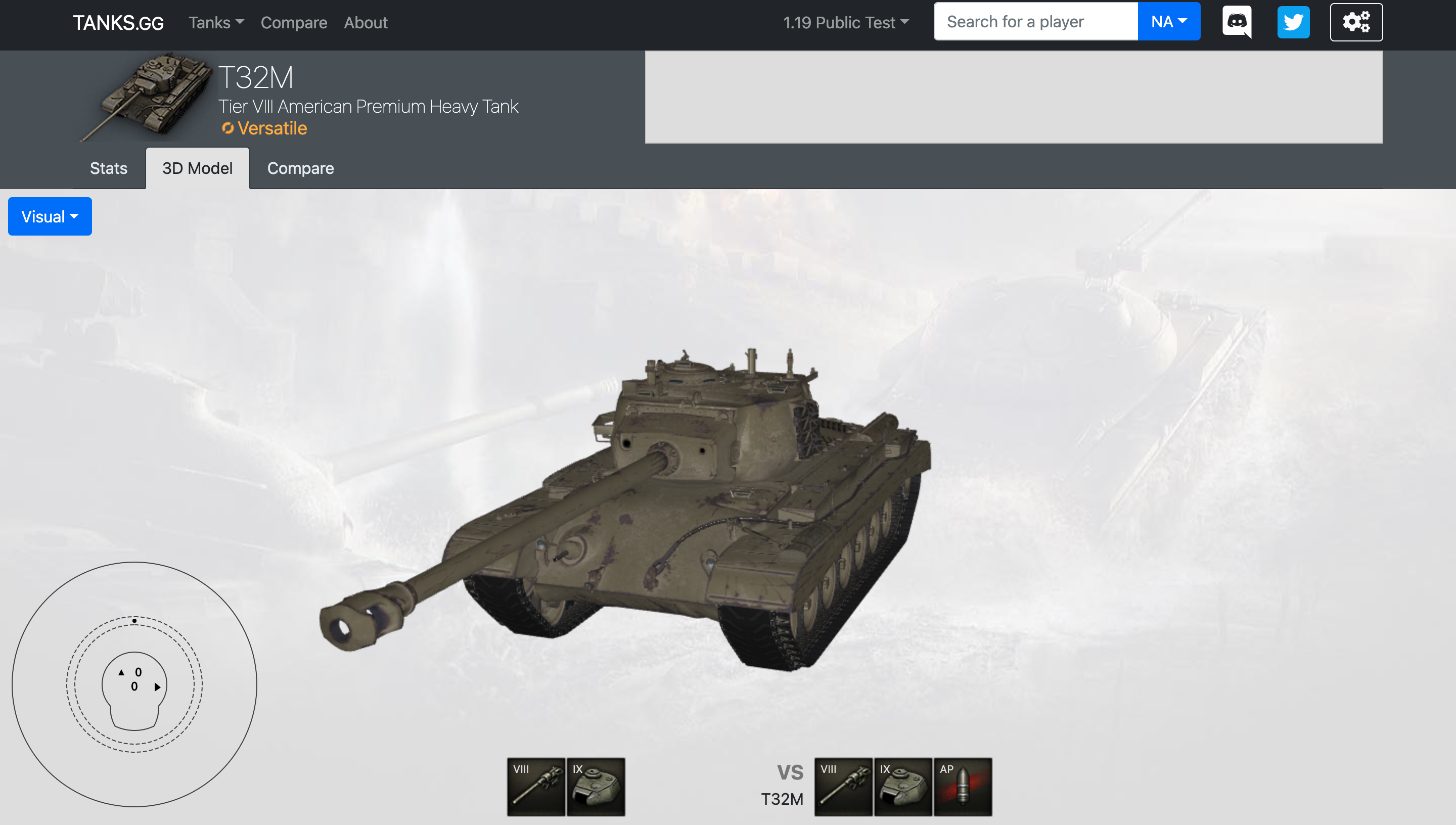Screen dimensions: 1456x825
Task: Click the T32M tank thumbnail image
Action: 149,97
